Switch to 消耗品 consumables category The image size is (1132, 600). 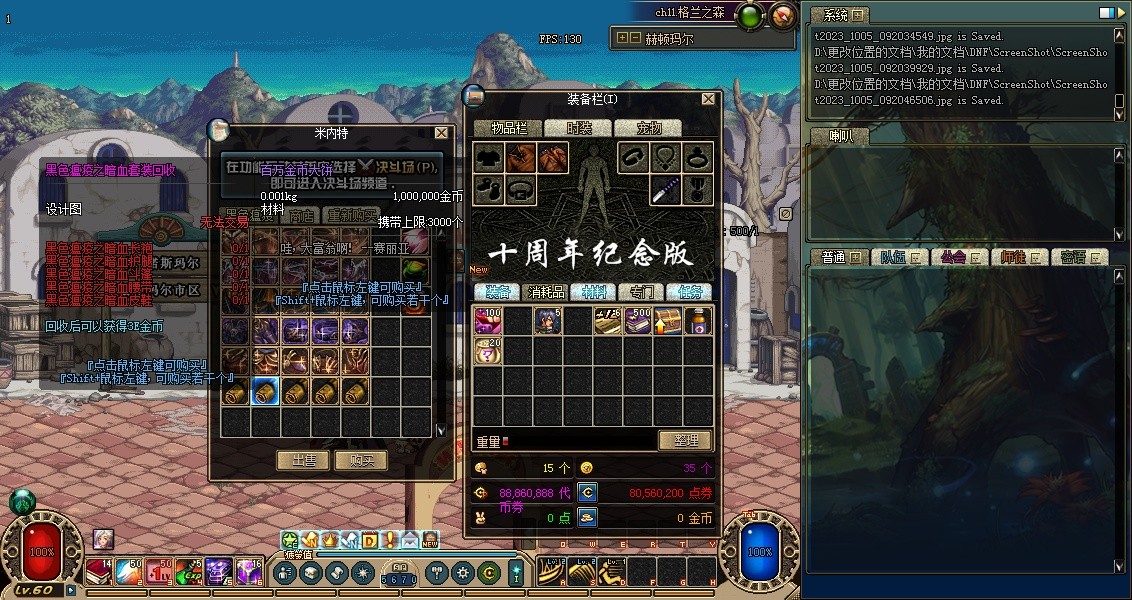click(x=546, y=292)
